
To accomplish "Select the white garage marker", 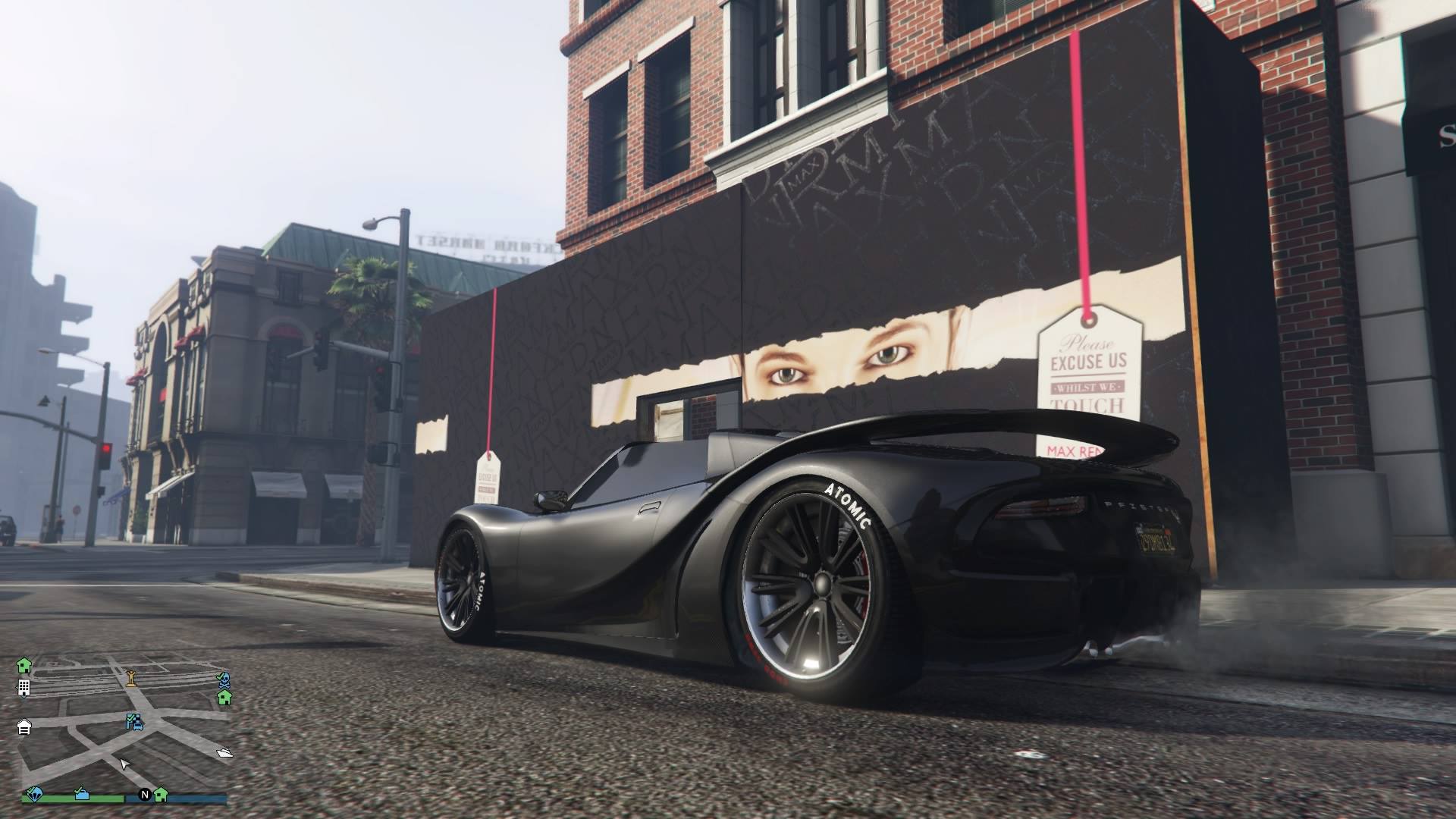I will pyautogui.click(x=24, y=727).
